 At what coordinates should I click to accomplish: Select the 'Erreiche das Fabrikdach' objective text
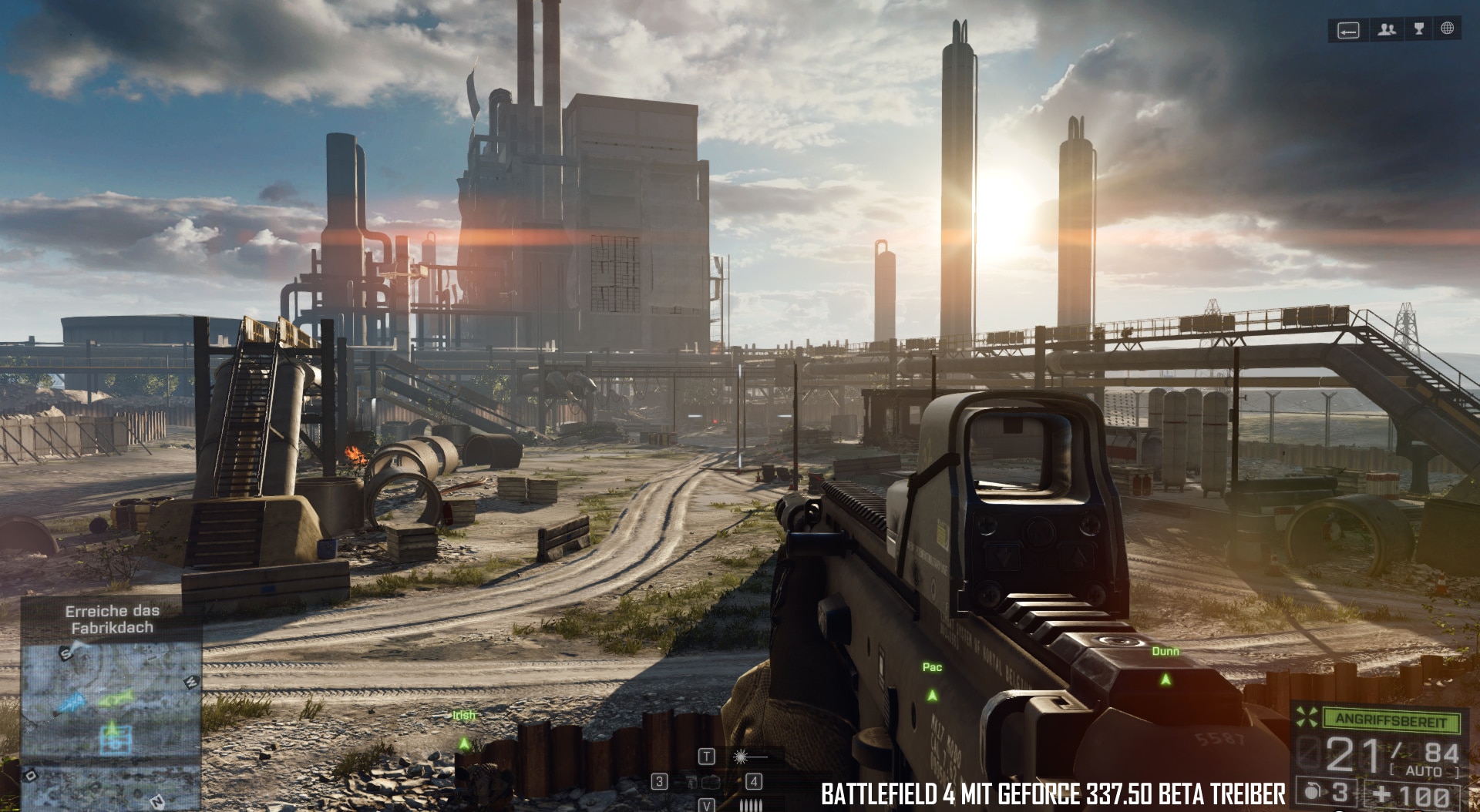pos(113,619)
